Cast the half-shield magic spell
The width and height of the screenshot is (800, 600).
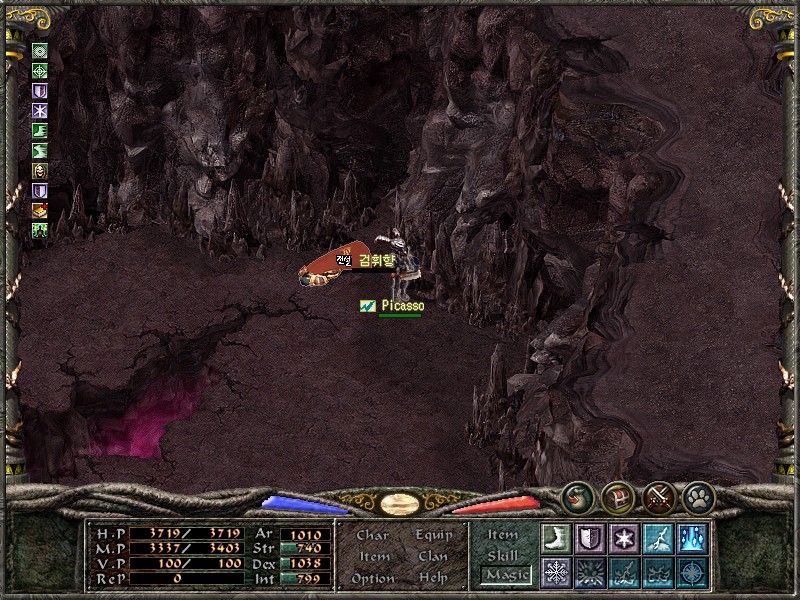[589, 538]
